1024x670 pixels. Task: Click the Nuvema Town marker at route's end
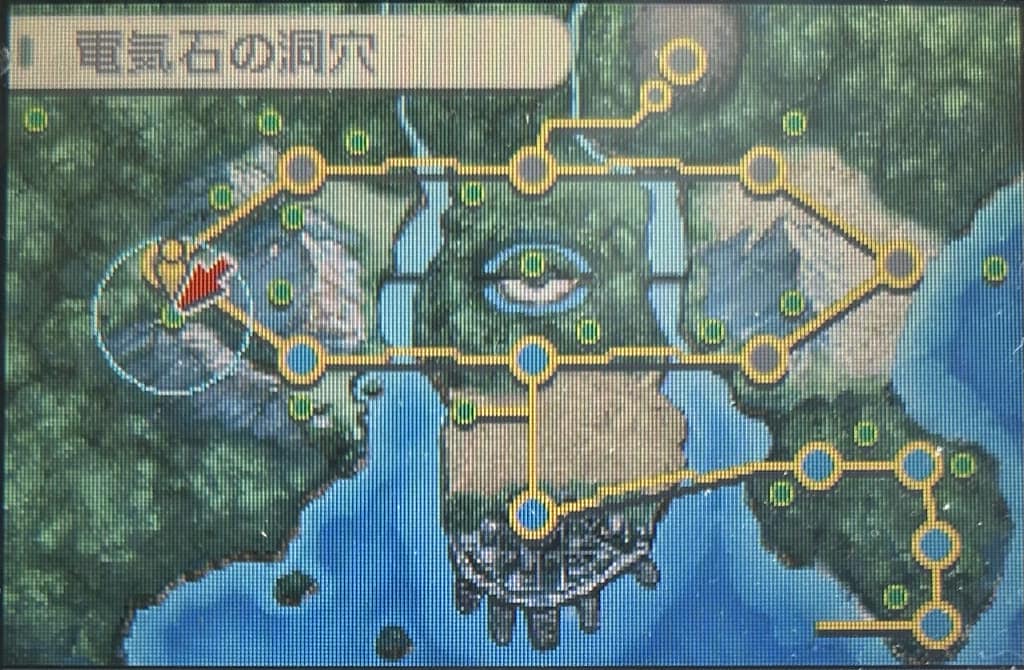(x=937, y=625)
